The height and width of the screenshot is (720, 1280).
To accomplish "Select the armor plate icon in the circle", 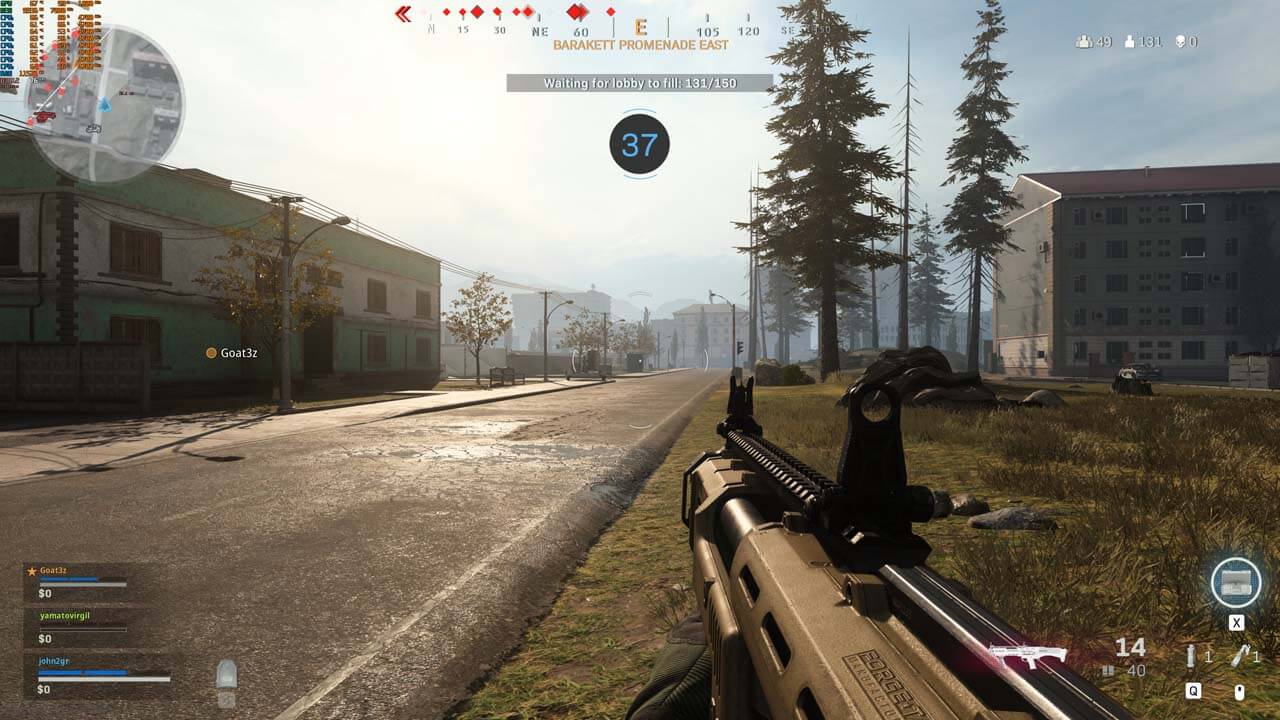I will tap(1237, 583).
